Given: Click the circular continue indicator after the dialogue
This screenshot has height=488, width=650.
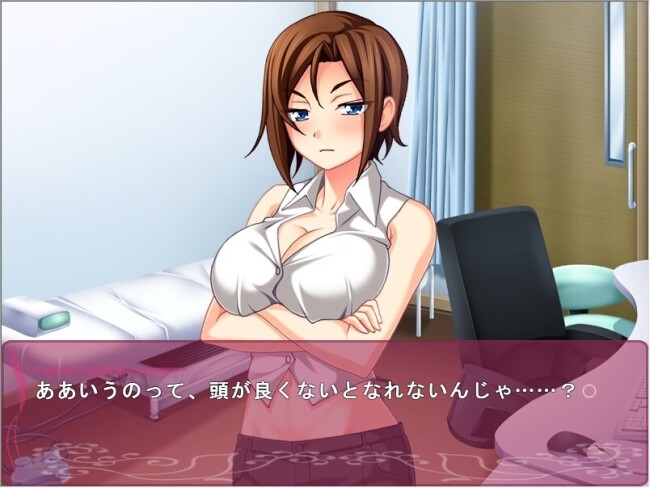Looking at the screenshot, I should (589, 390).
